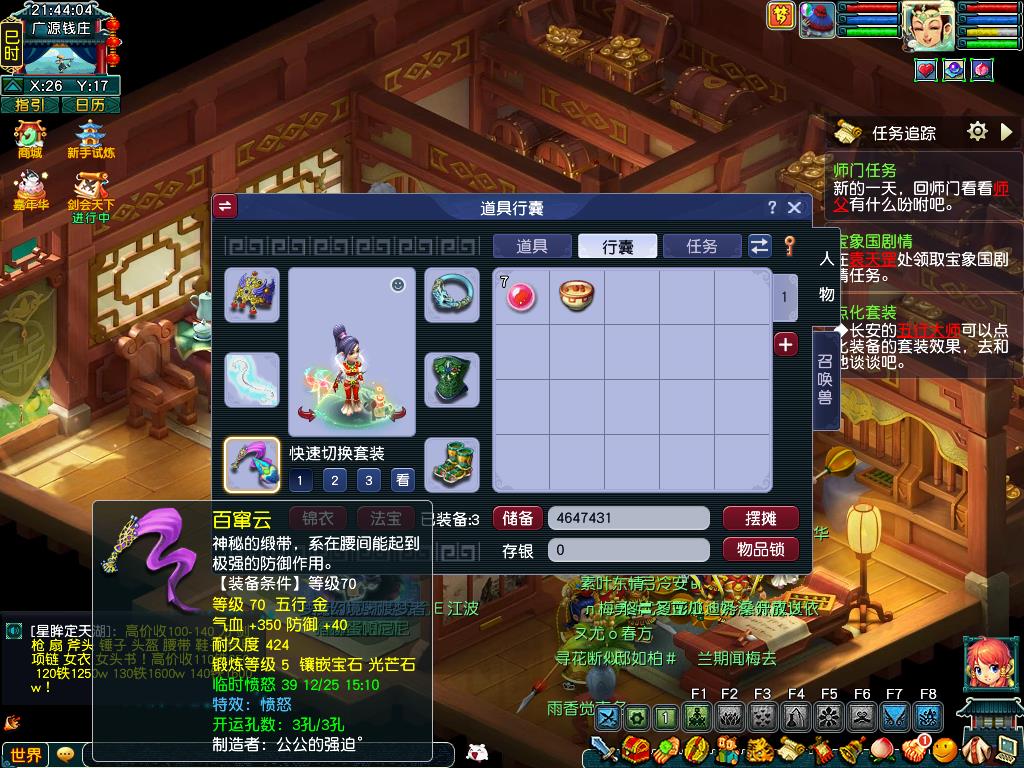Open the 世界 chat channel selector
This screenshot has height=768, width=1024.
26,755
